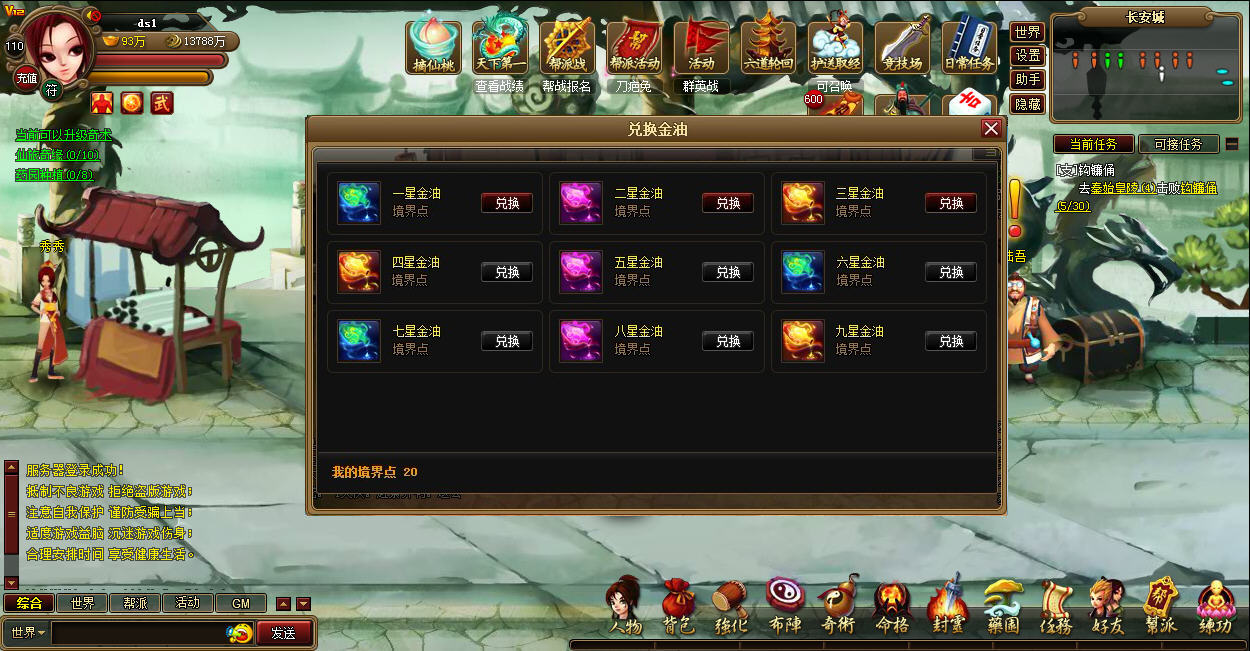Open the 摘仙桃 event icon
Viewport: 1250px width, 651px height.
tap(433, 47)
